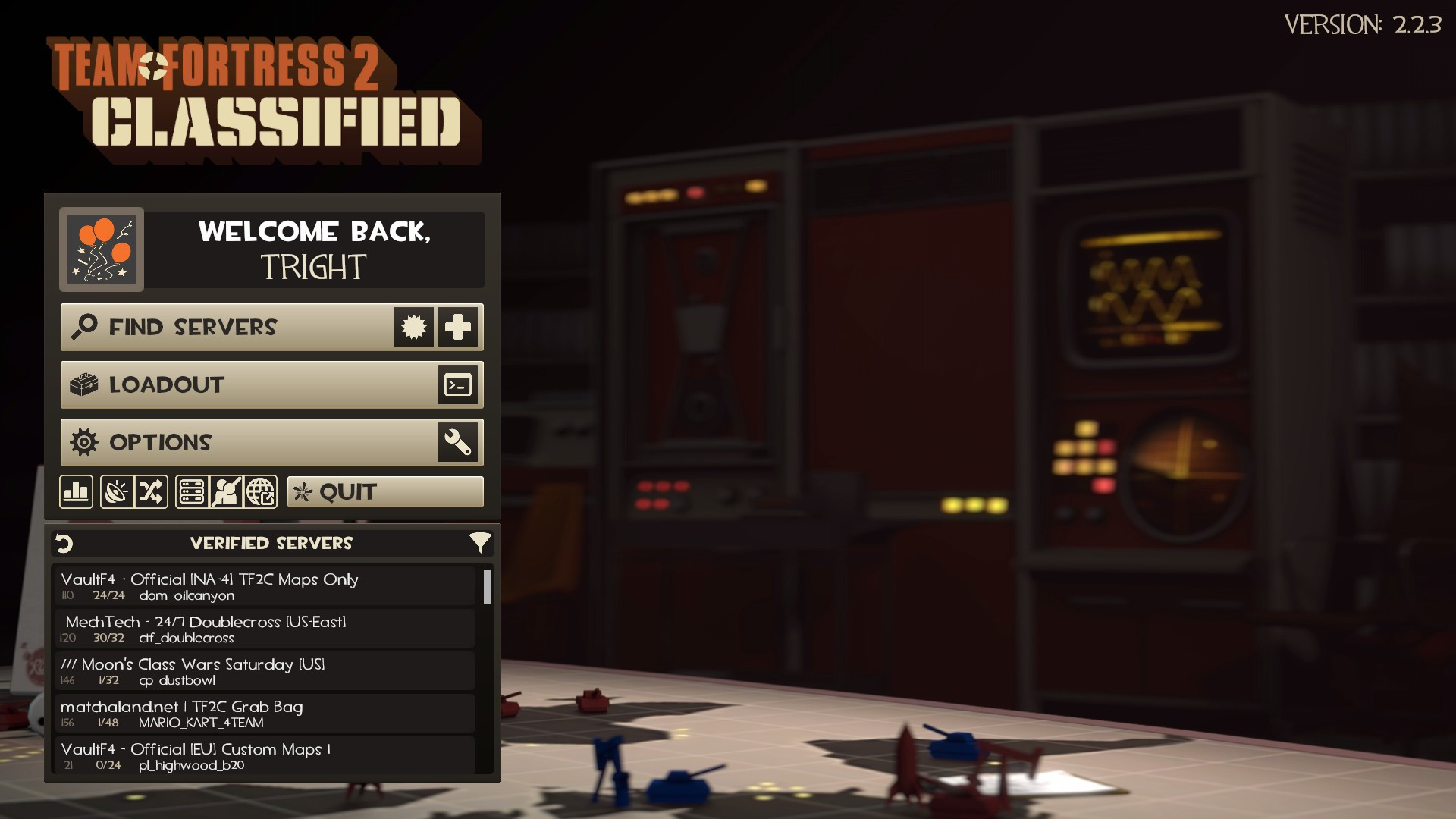Viewport: 1456px width, 819px height.
Task: Click the party balloon avatar image
Action: 102,249
